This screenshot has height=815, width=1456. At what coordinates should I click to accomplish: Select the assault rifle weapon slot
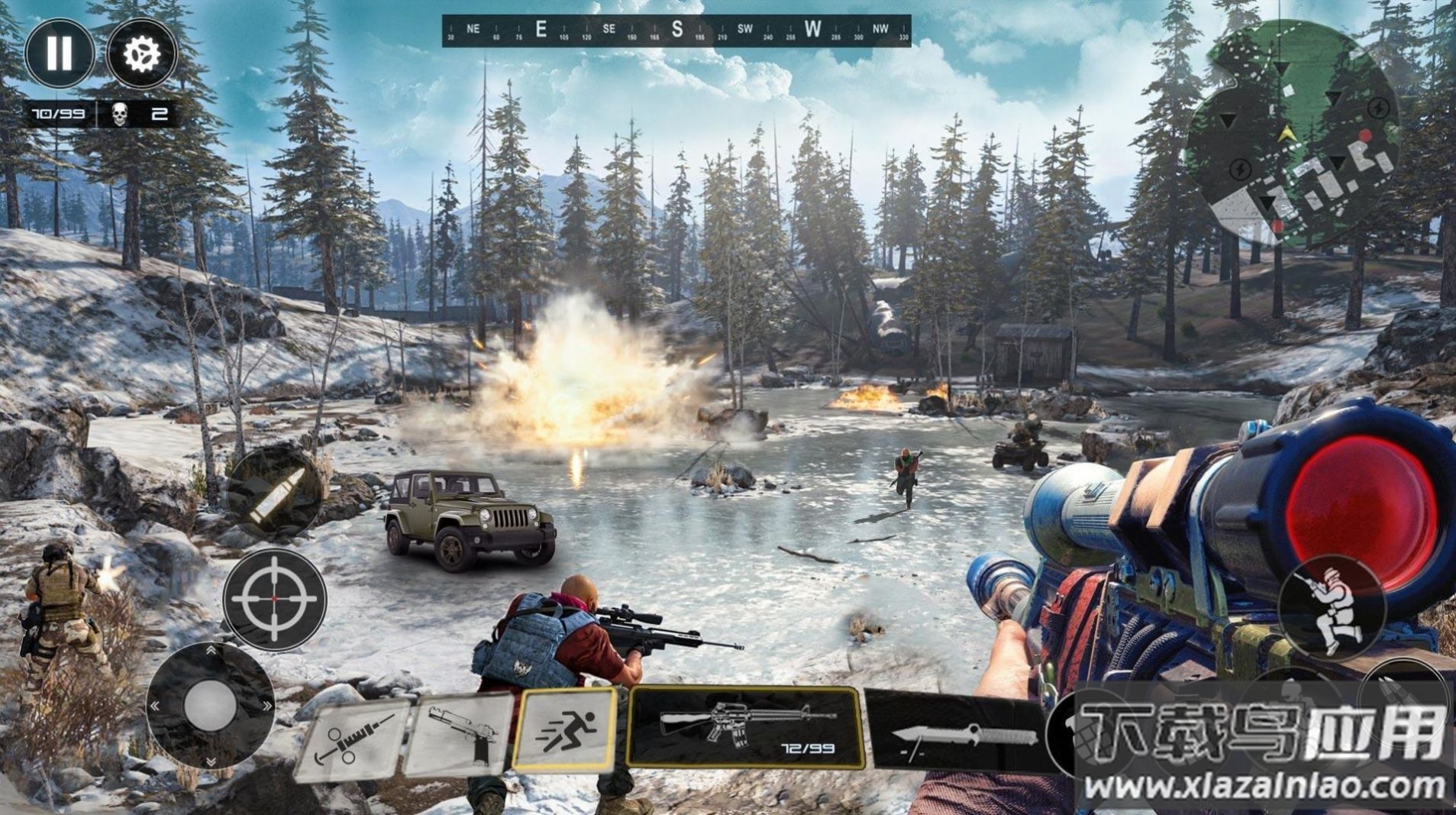point(745,727)
